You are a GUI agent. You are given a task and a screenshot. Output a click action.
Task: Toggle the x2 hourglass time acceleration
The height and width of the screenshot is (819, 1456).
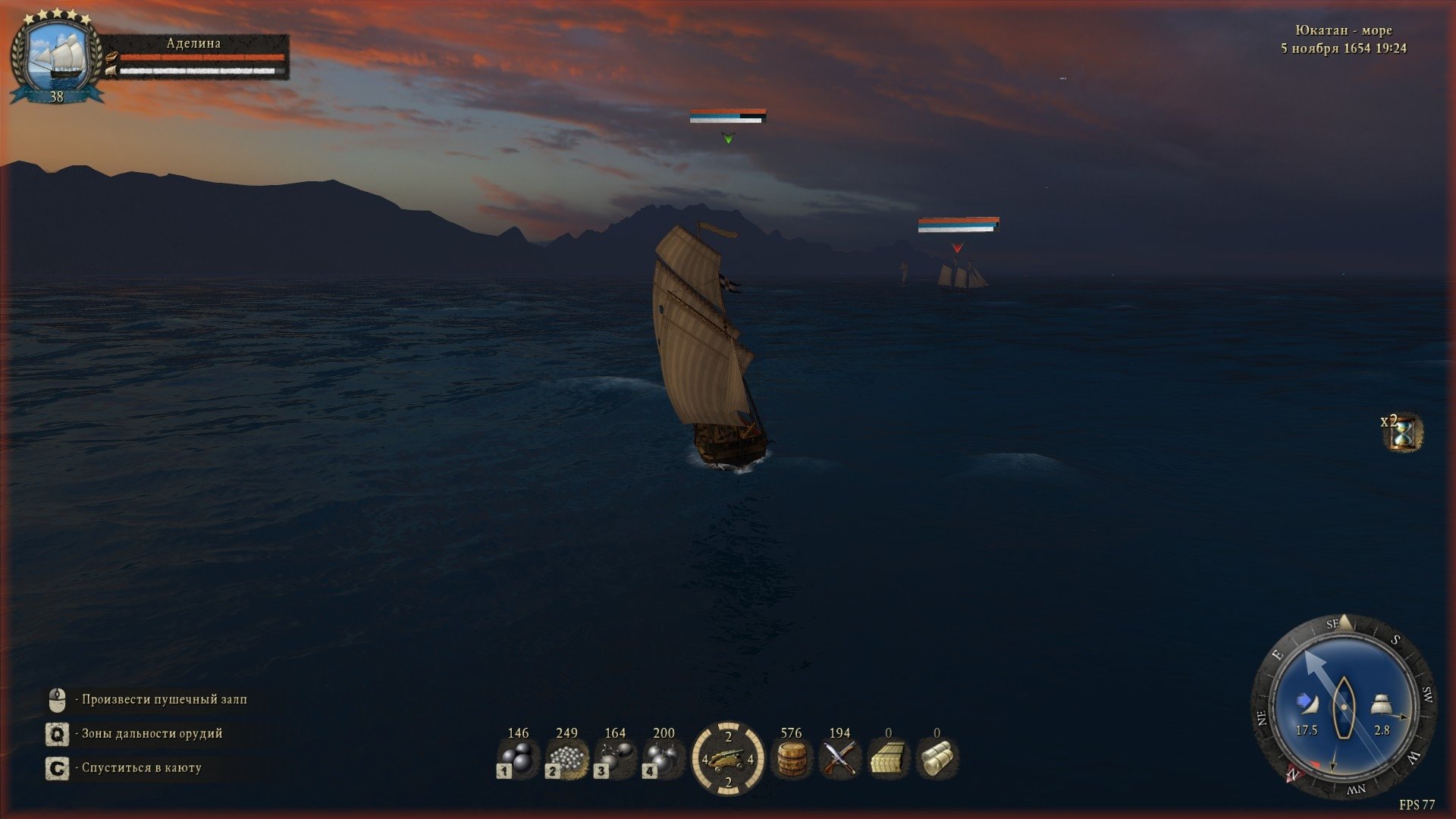(x=1403, y=432)
